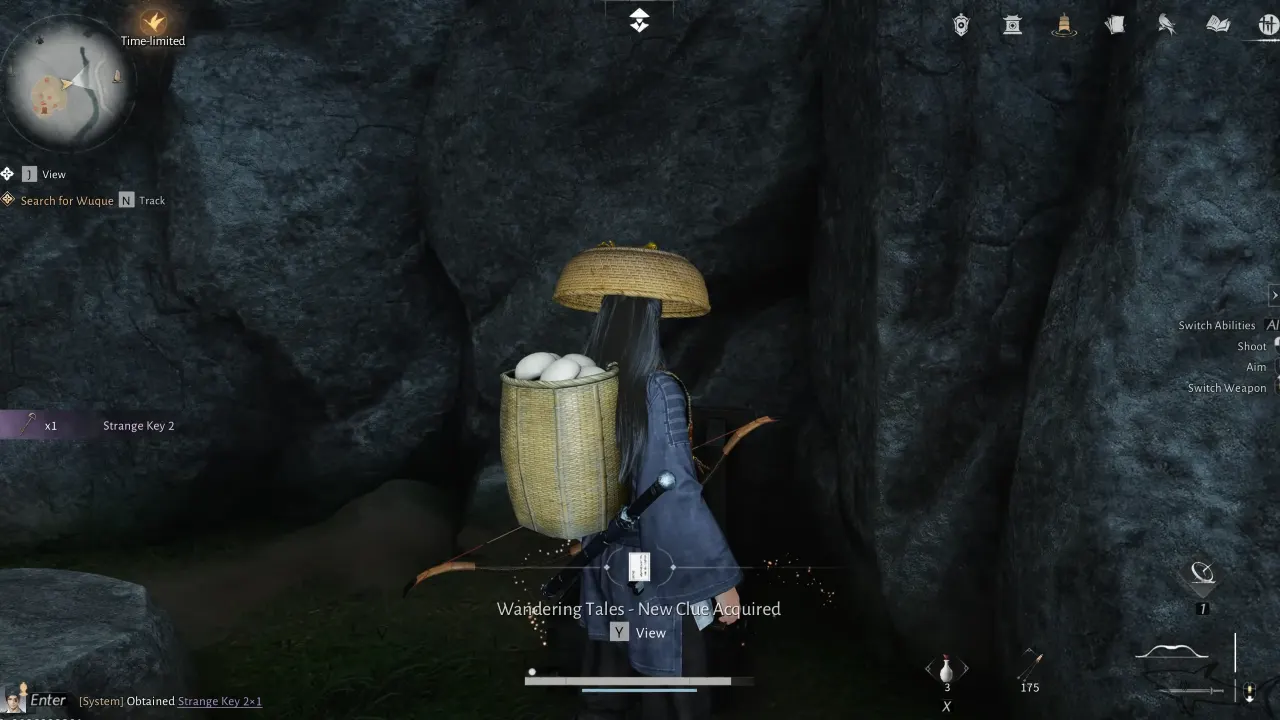Click the crossed weapons emblem icon
The width and height of the screenshot is (1280, 720).
pyautogui.click(x=1266, y=24)
